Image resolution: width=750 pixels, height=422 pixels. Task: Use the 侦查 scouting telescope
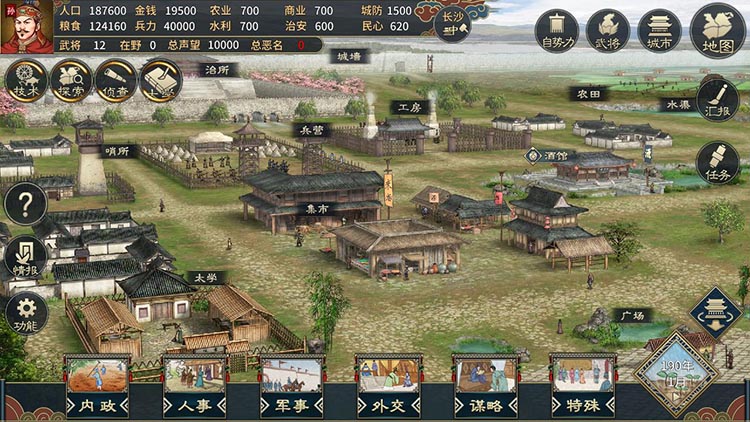[115, 80]
